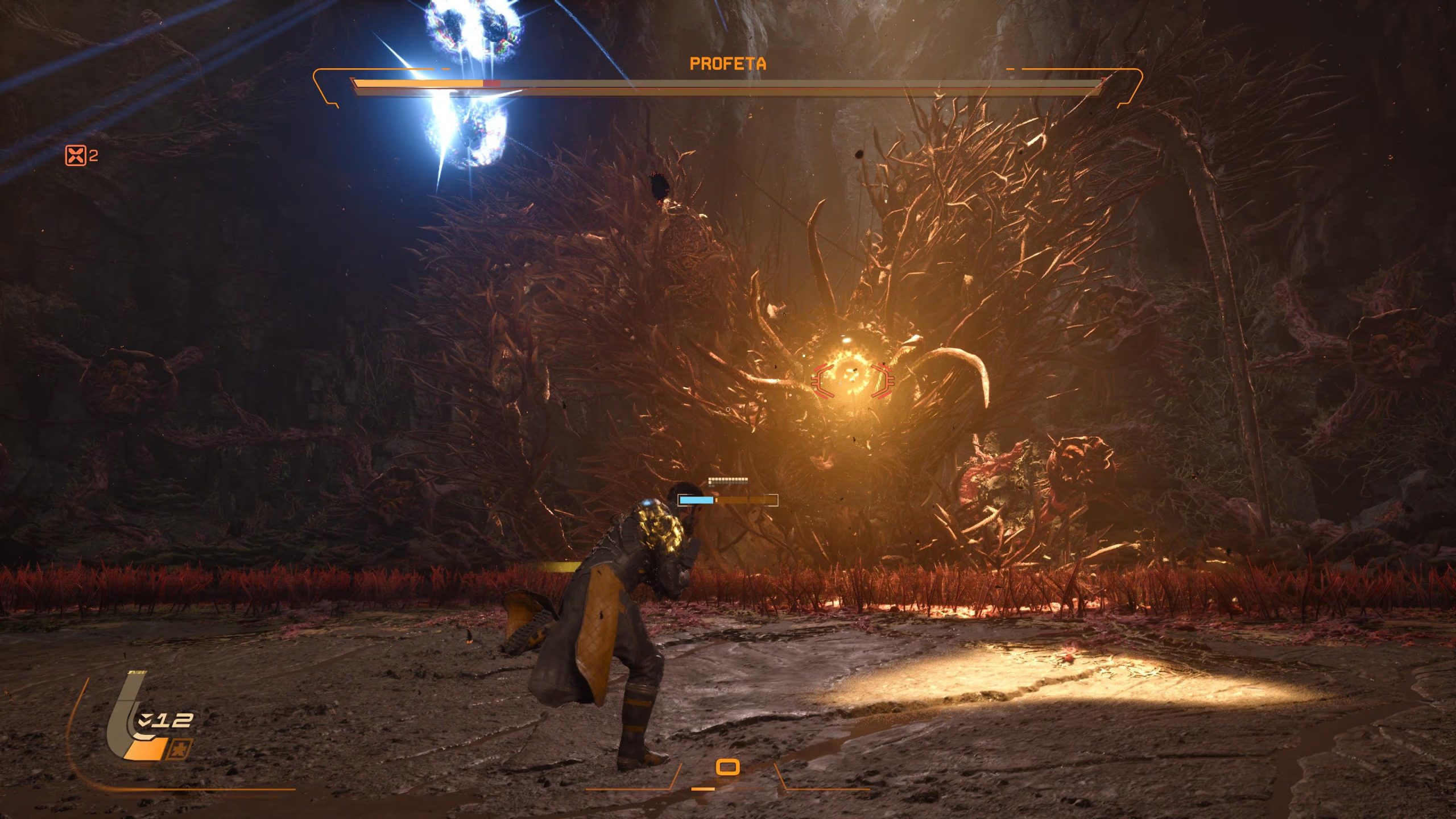The image size is (1456, 819).
Task: Select the red lock-on reticle on Profeta
Action: coord(851,379)
